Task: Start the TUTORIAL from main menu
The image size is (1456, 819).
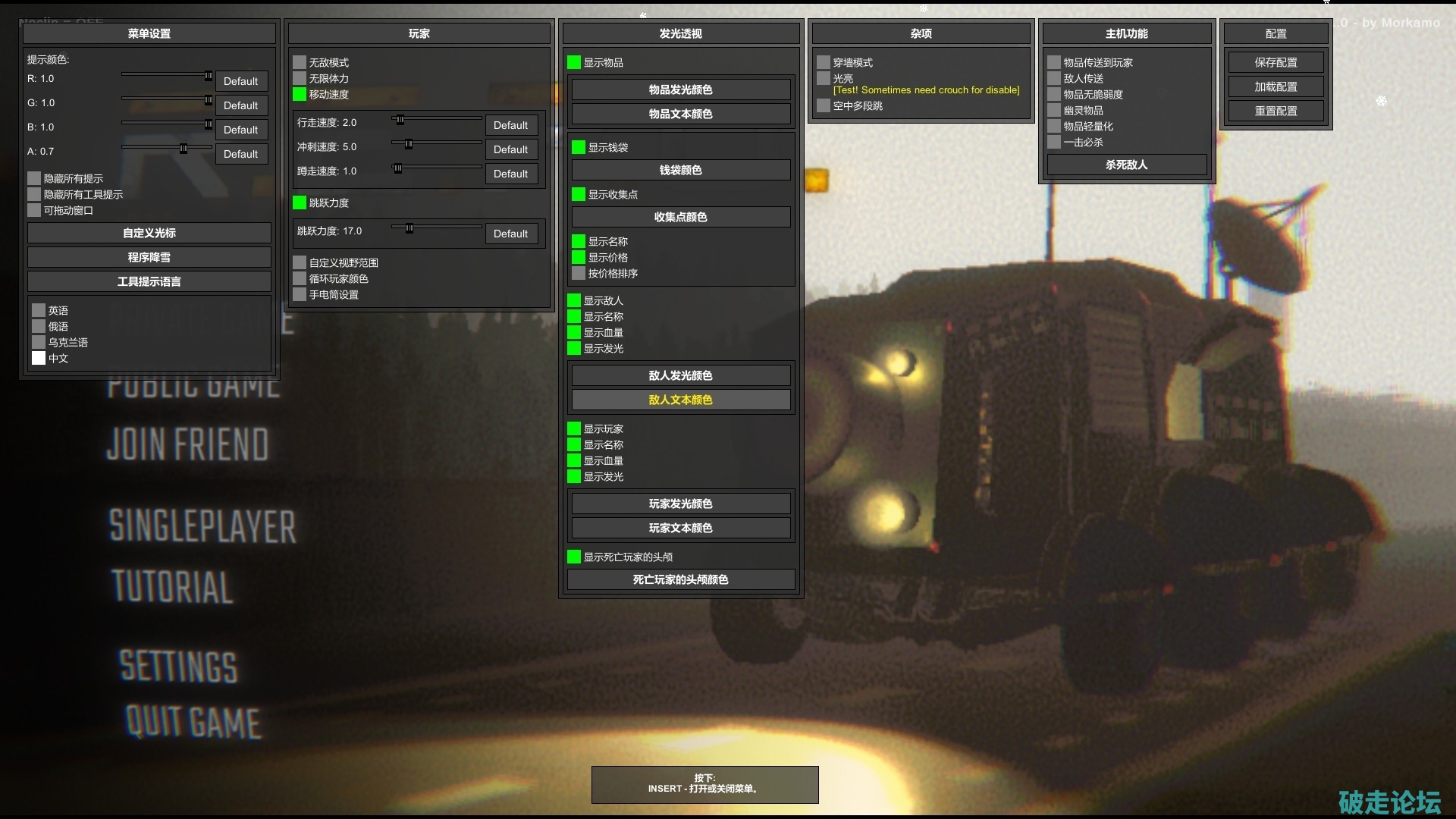Action: 173,588
